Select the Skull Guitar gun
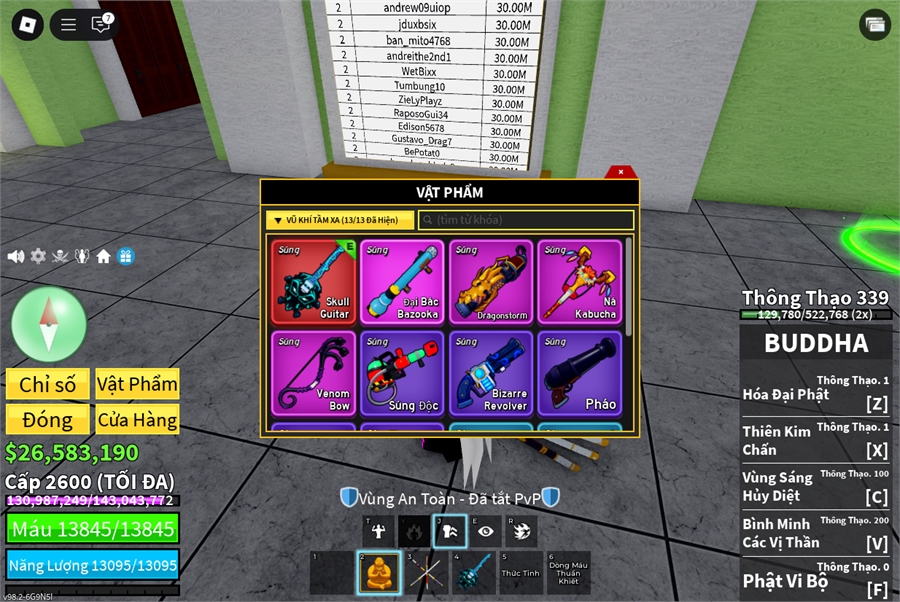The height and width of the screenshot is (602, 900). 314,282
